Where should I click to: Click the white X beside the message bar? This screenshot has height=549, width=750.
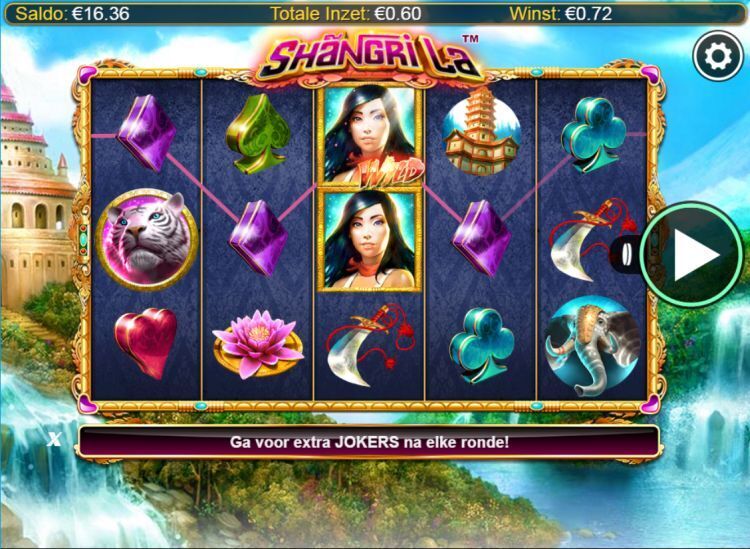pyautogui.click(x=55, y=439)
